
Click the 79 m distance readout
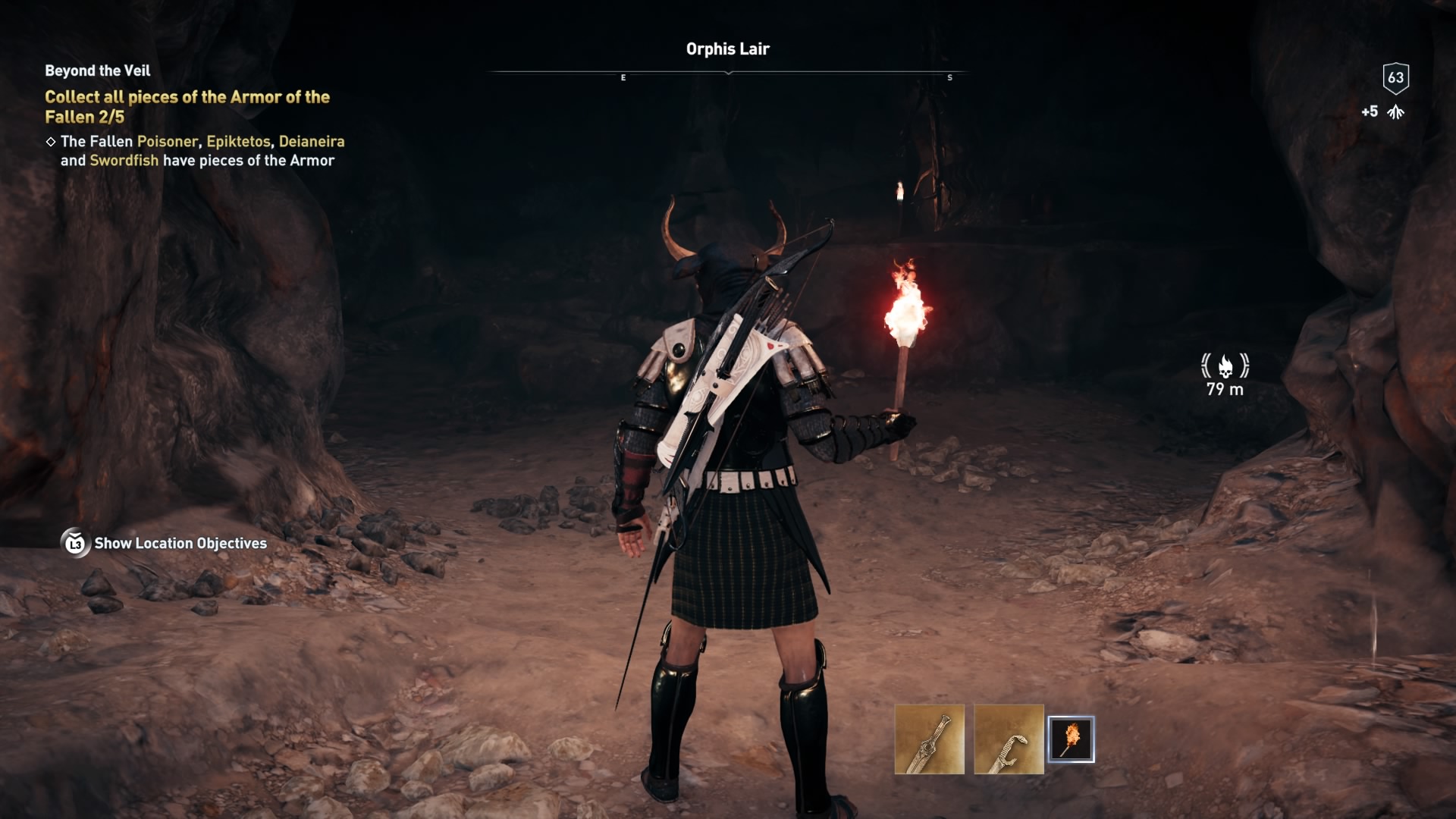pyautogui.click(x=1225, y=392)
